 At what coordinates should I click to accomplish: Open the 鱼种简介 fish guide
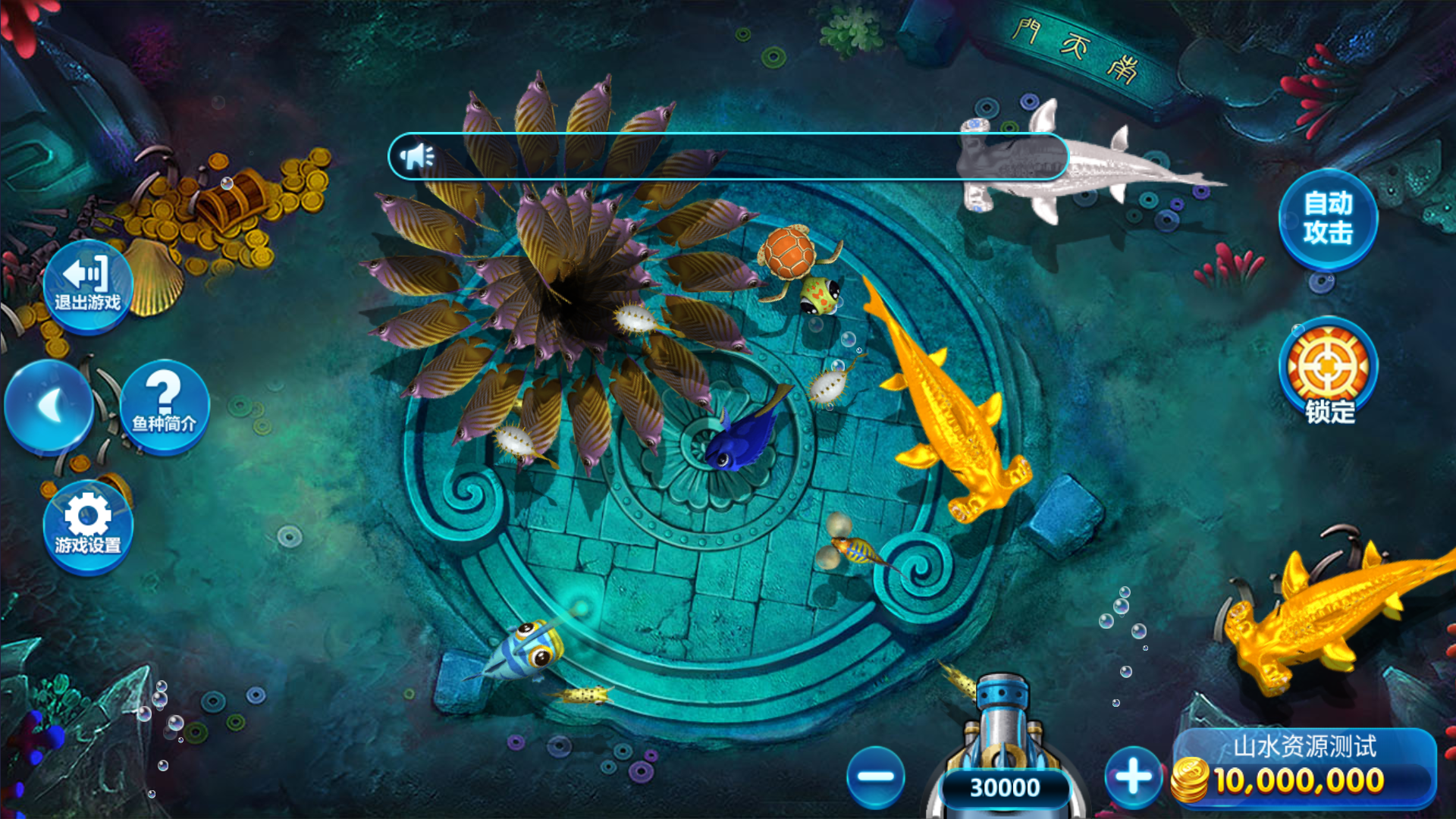pos(164,406)
